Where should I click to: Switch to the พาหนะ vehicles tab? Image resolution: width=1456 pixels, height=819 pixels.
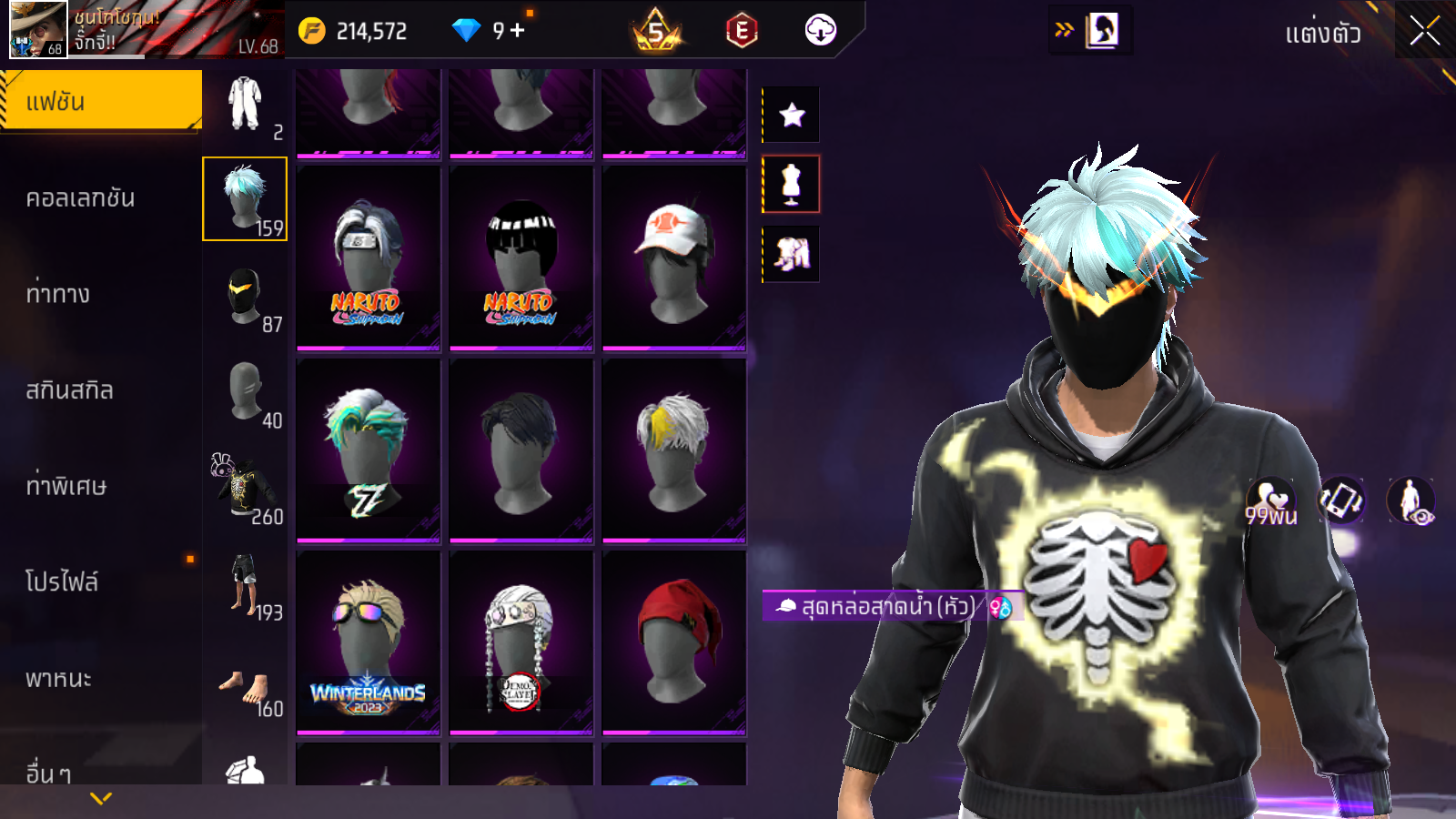(x=59, y=679)
